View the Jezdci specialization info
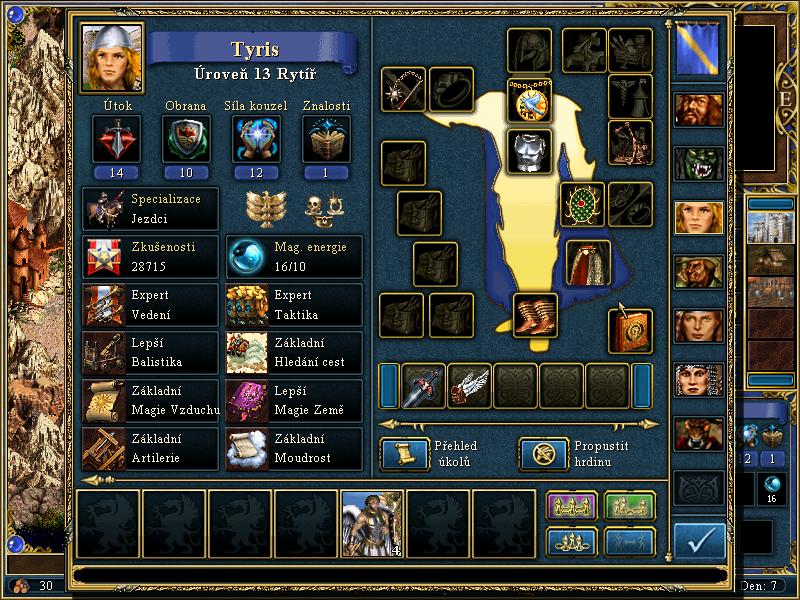800x600 pixels. (x=151, y=207)
